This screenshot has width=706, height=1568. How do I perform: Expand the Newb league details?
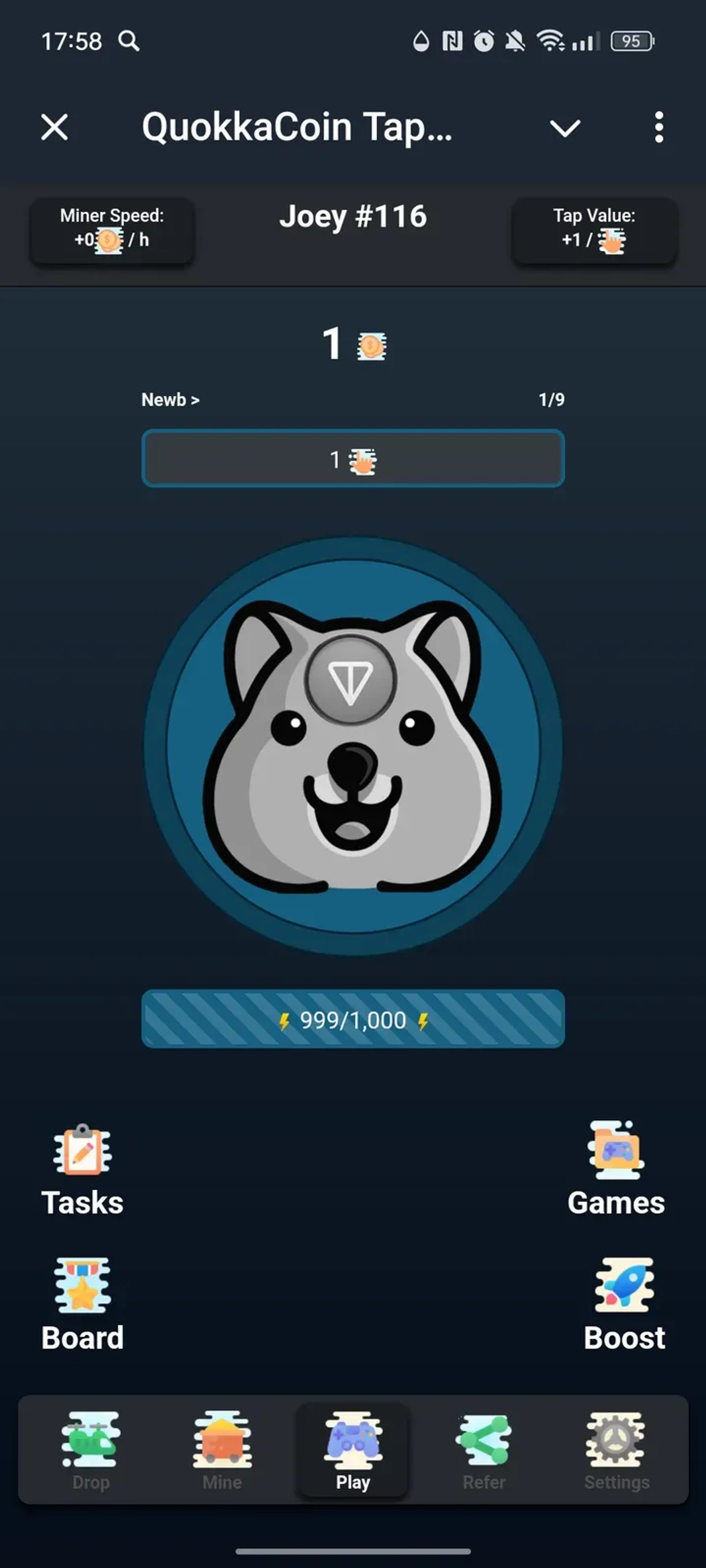click(171, 400)
